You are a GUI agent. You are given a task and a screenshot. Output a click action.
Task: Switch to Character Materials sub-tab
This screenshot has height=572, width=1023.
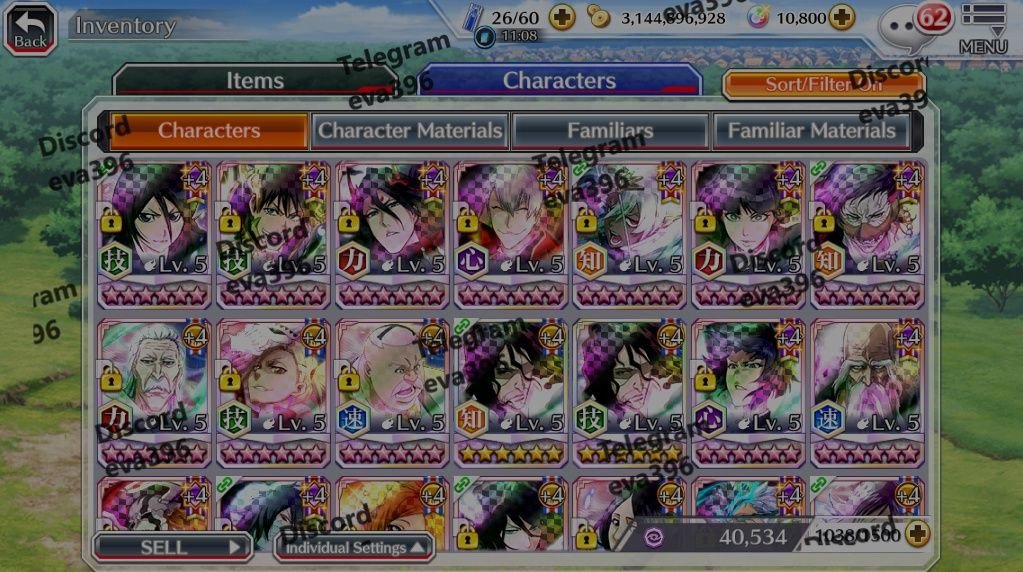coord(410,130)
